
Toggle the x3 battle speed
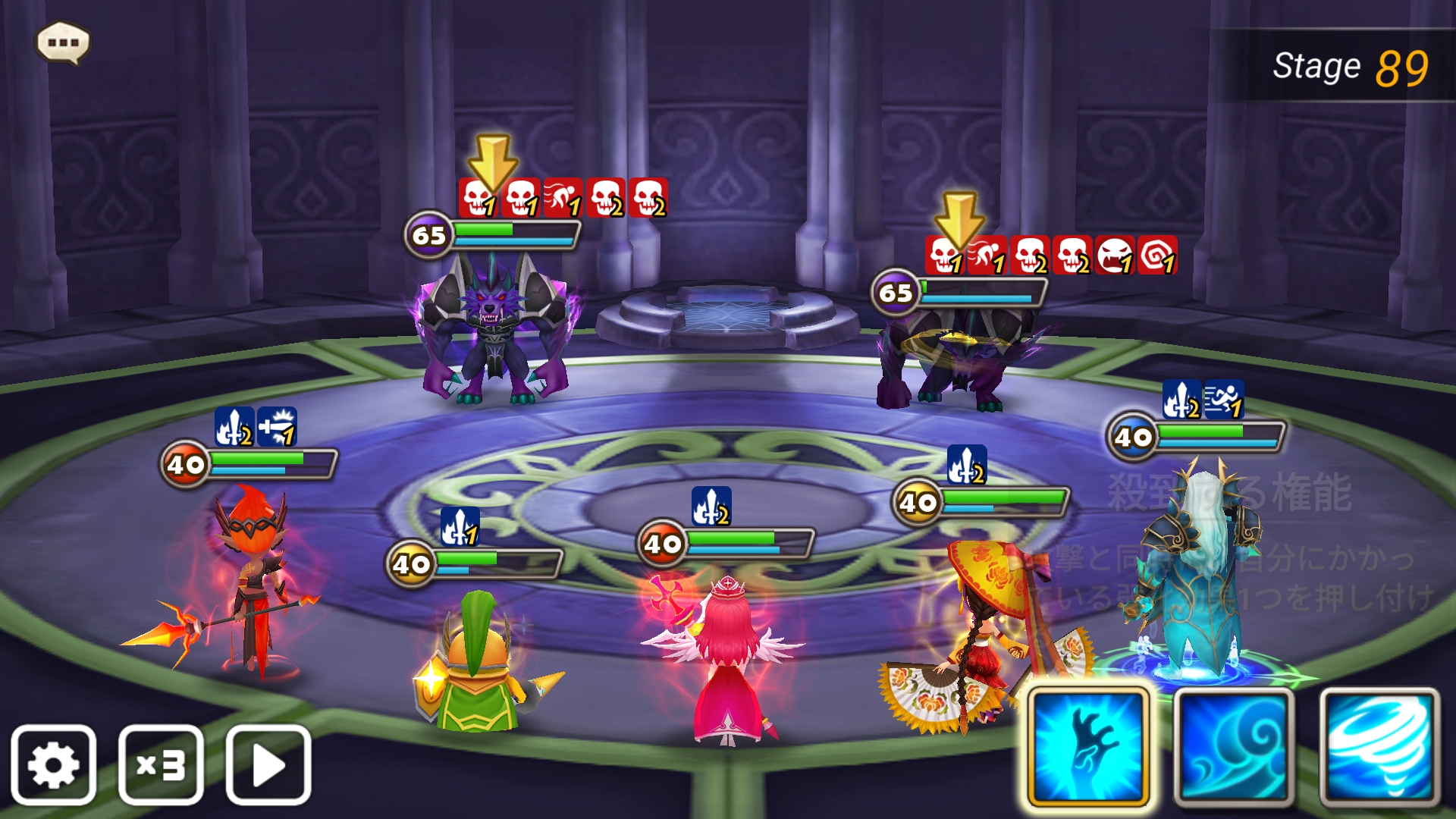coord(161,764)
